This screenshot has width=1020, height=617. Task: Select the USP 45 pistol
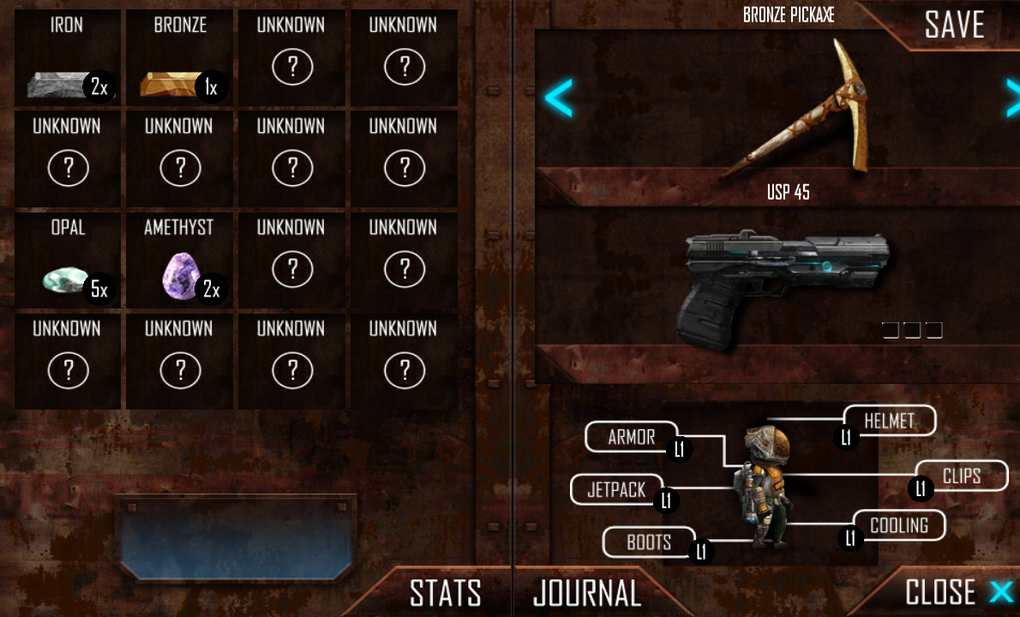[x=785, y=285]
